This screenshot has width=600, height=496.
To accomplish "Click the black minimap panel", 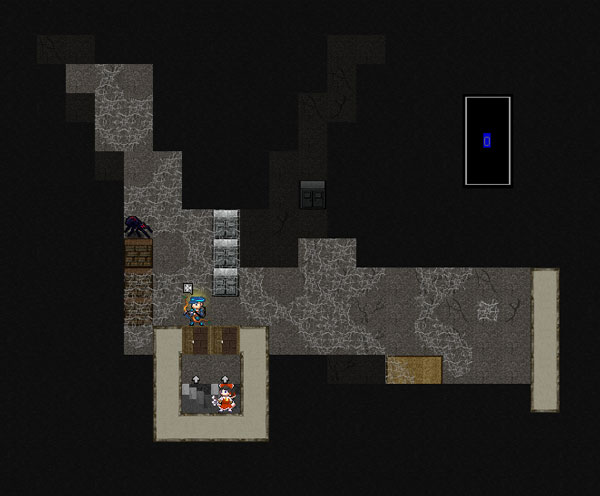I will click(488, 141).
